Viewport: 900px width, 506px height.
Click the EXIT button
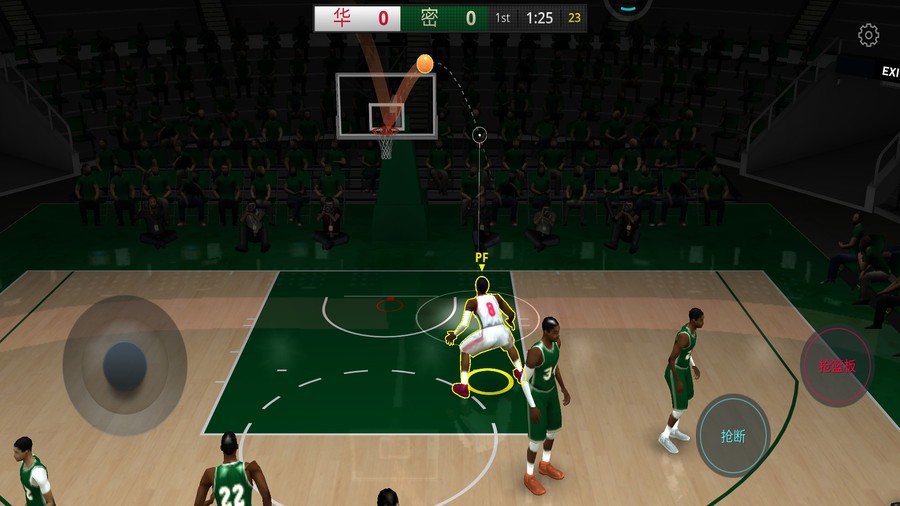coord(889,71)
